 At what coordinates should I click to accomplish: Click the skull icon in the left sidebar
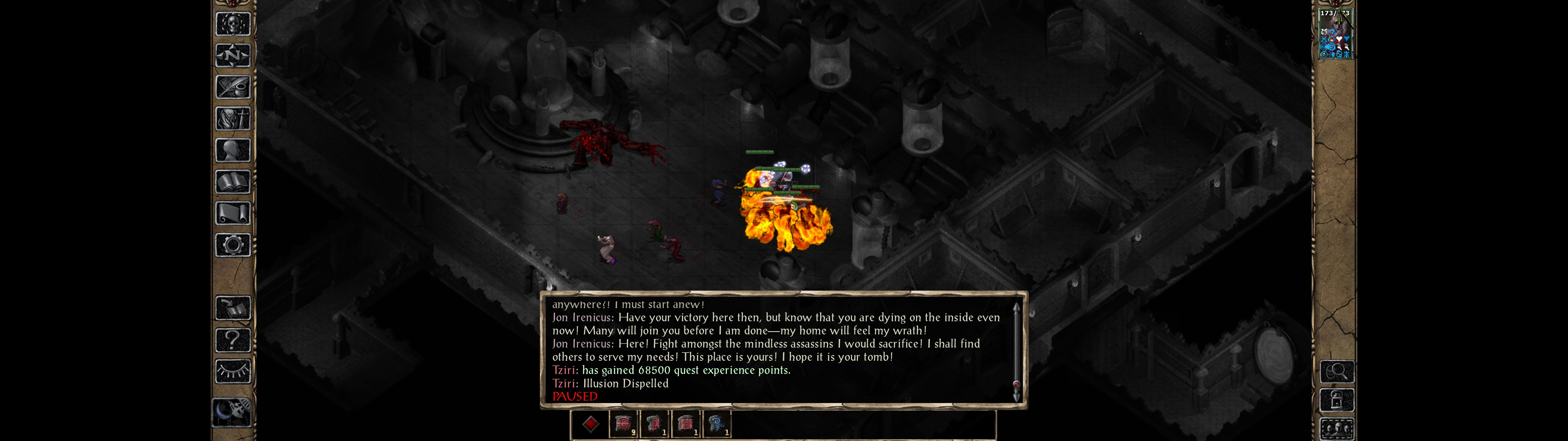tap(232, 24)
